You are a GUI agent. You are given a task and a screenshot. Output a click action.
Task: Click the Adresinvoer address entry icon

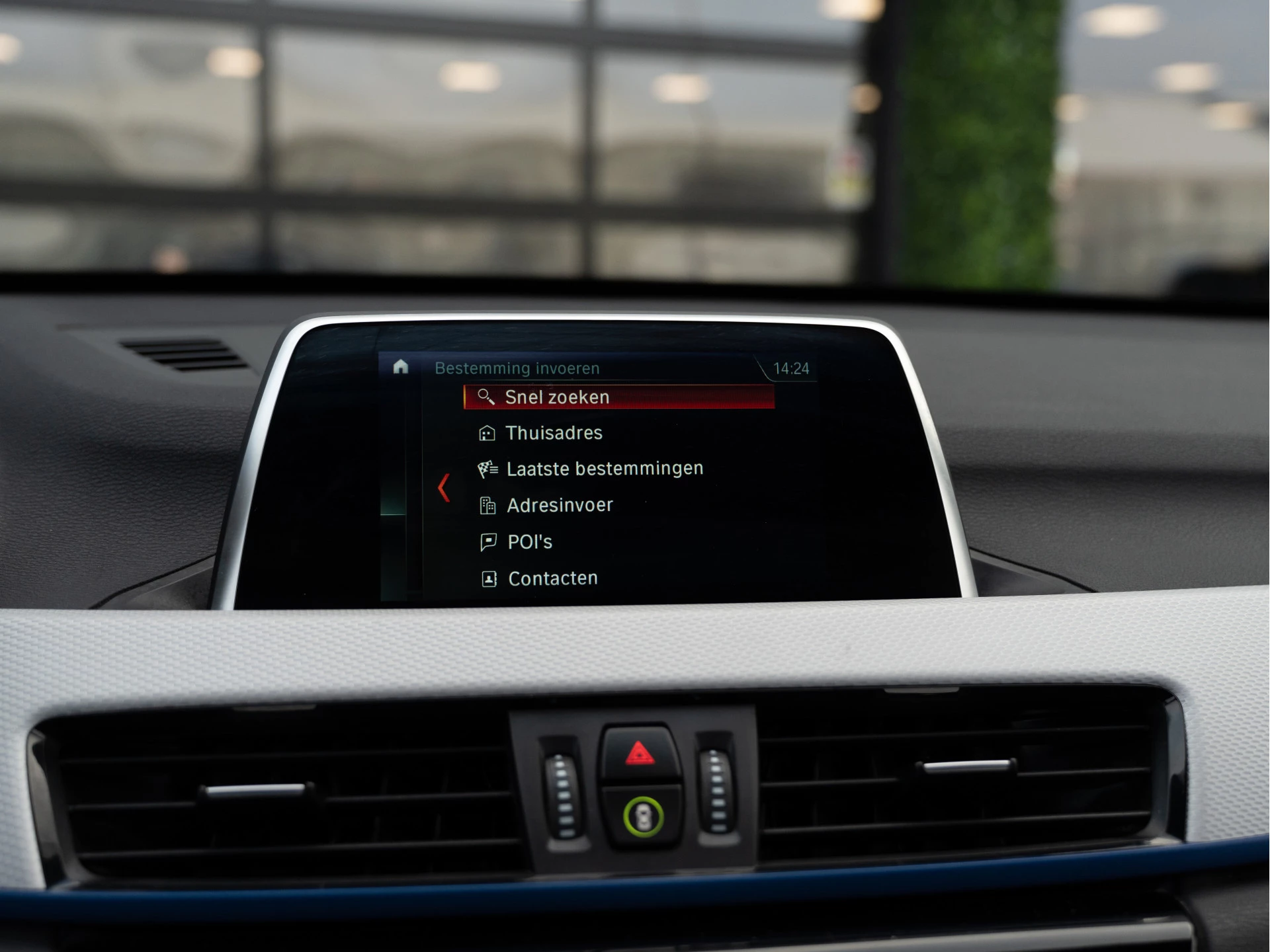tap(488, 504)
